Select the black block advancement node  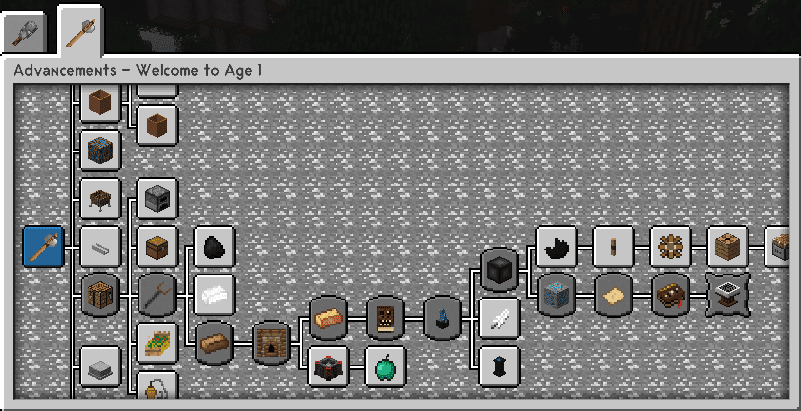pos(499,270)
